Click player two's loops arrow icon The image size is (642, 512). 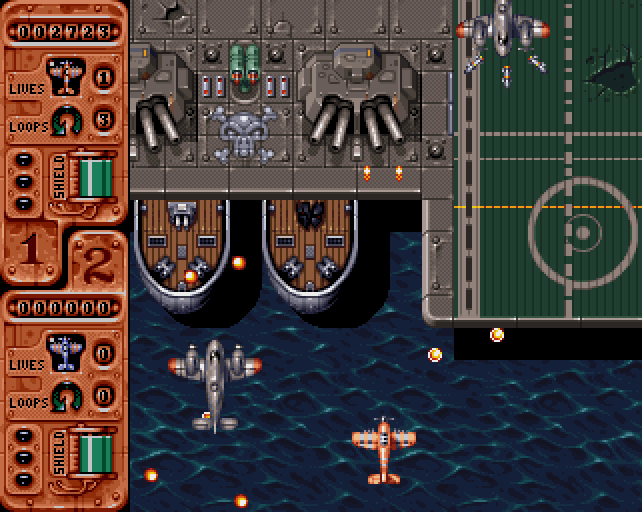click(x=66, y=397)
